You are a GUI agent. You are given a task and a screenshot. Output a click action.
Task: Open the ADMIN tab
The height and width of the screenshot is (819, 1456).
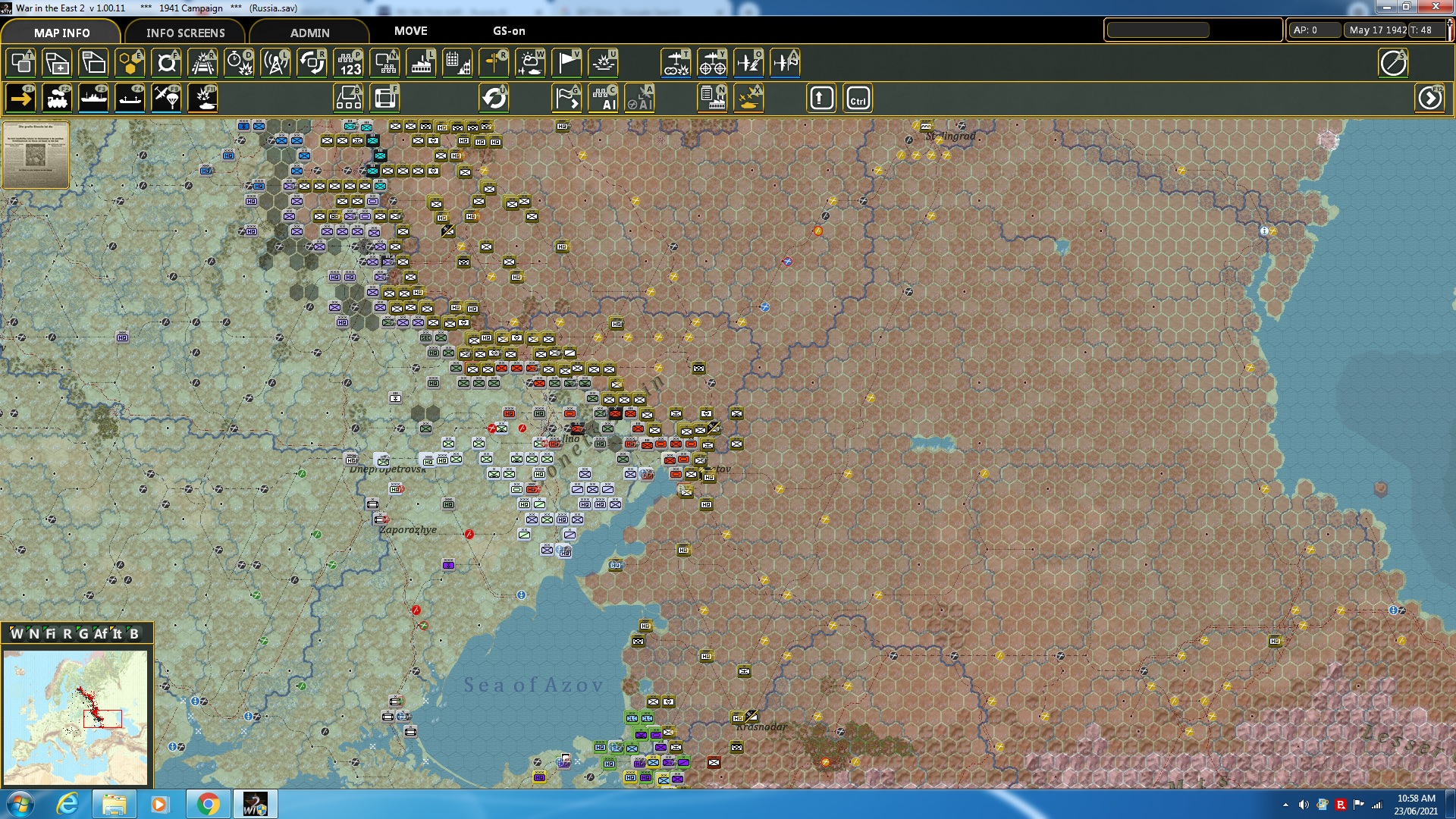[311, 33]
